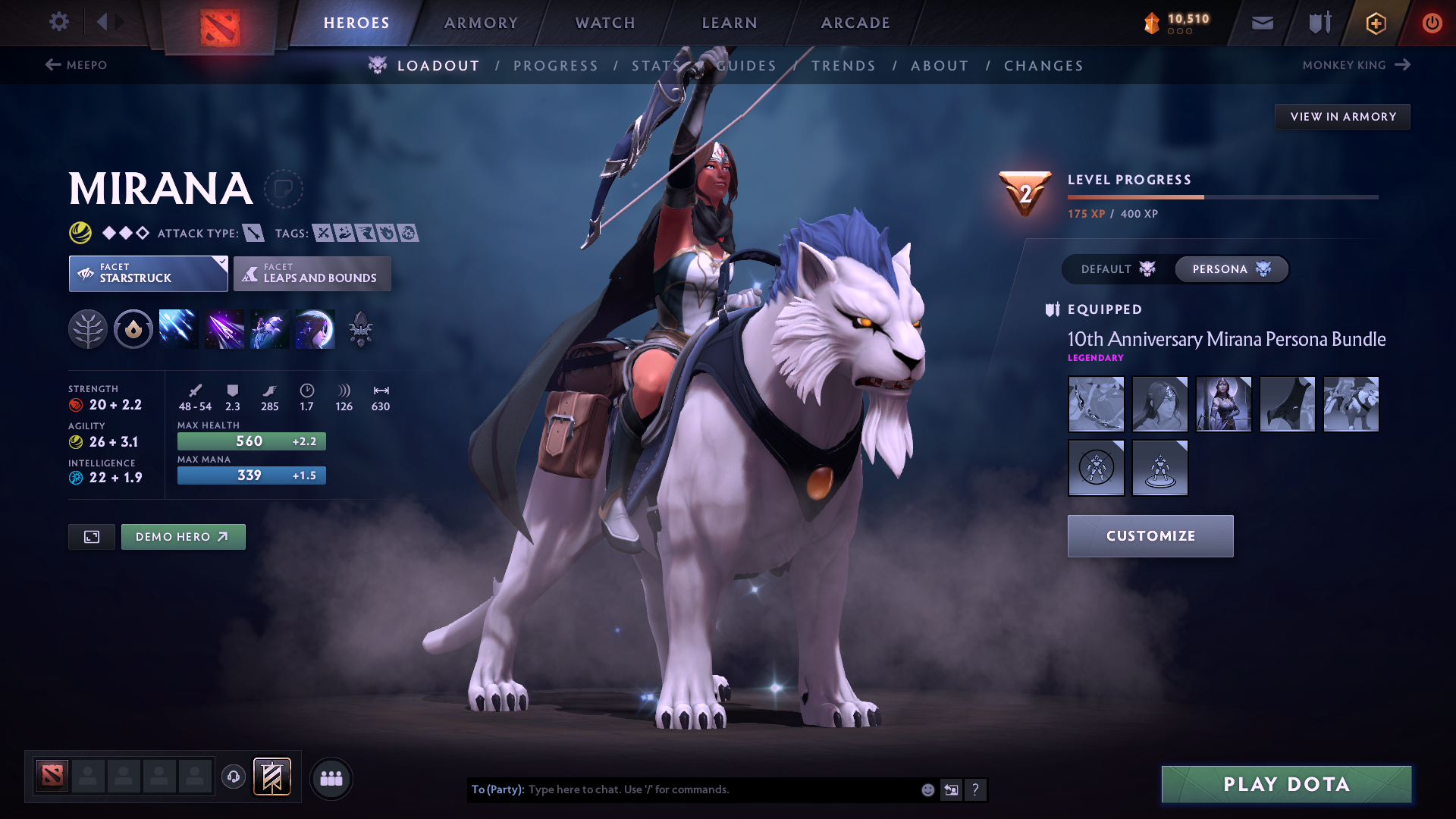Viewport: 1456px width, 819px height.
Task: Click the party finder people icon at bottom
Action: tap(331, 777)
